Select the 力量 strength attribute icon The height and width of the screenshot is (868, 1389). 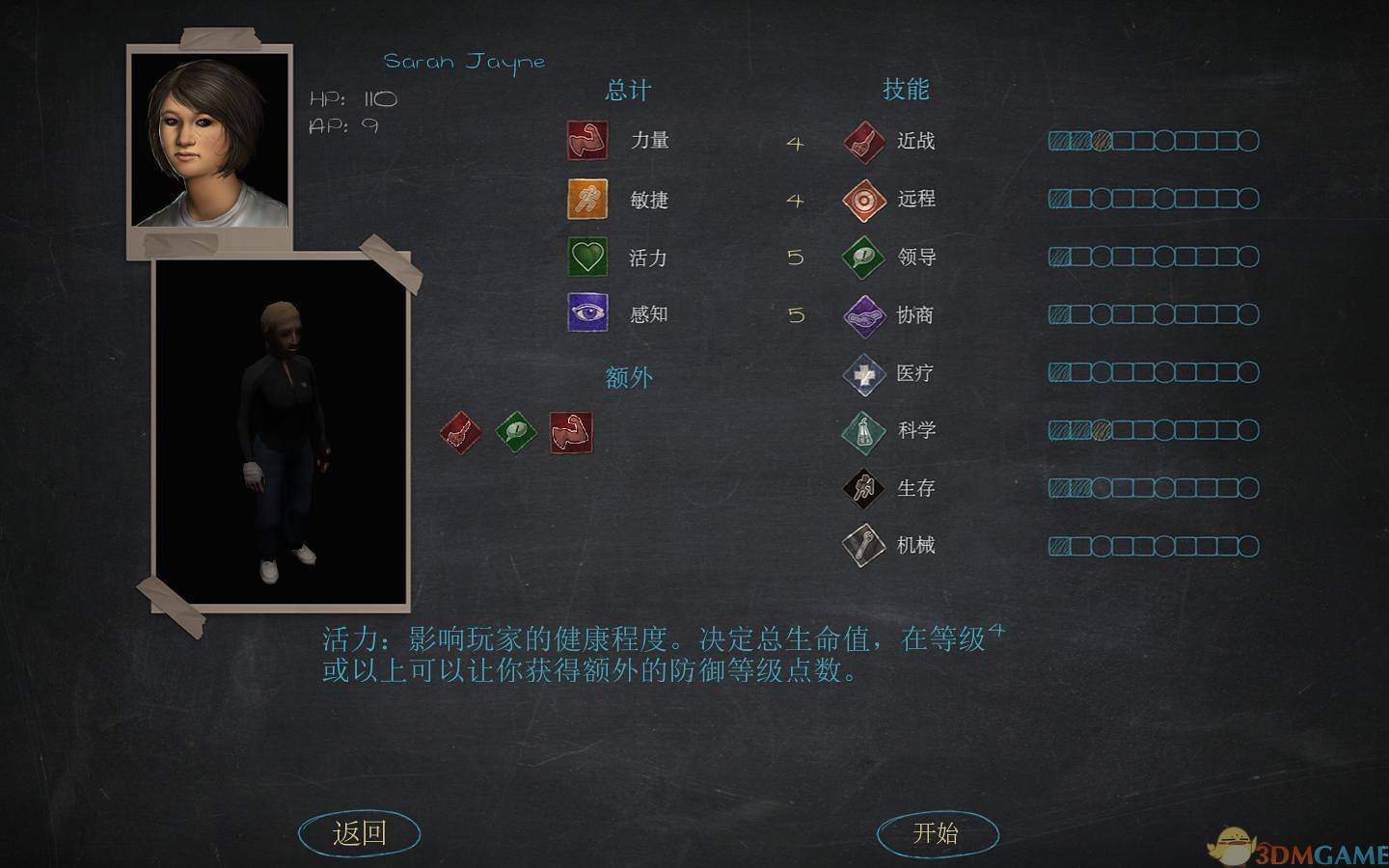pos(587,140)
